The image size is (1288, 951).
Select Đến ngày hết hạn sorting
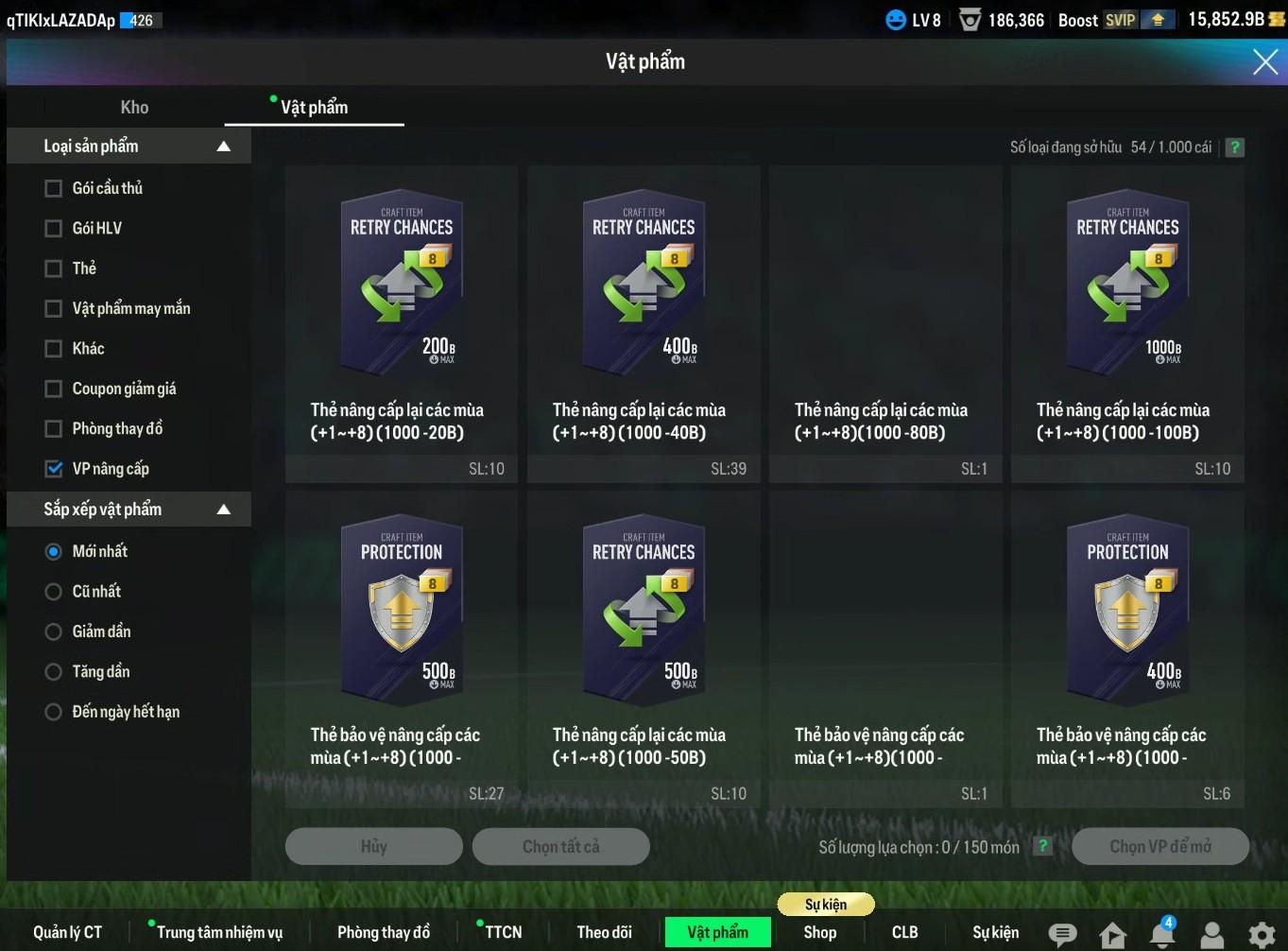coord(54,712)
